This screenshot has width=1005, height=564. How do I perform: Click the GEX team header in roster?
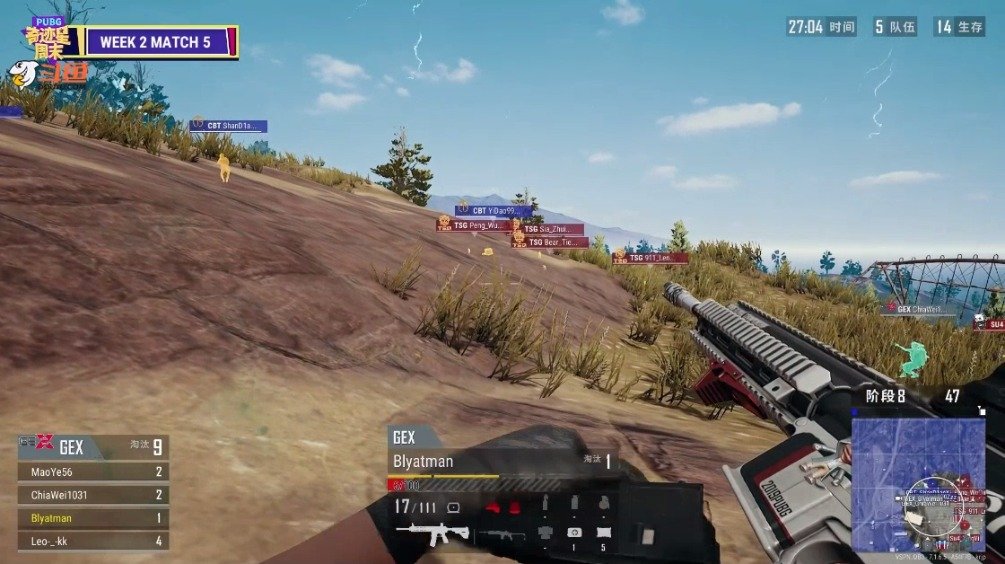92,447
